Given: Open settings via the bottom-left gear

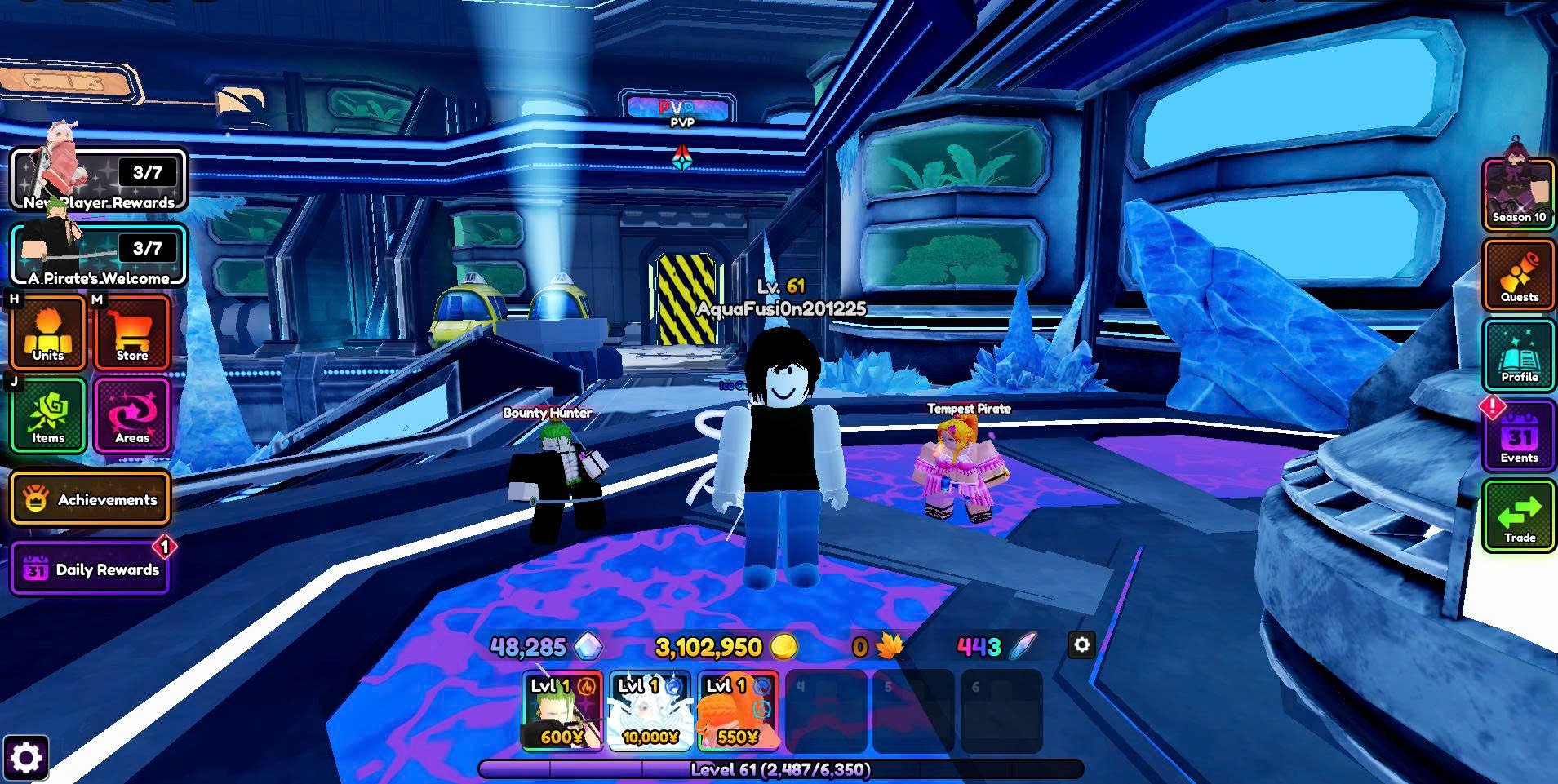Looking at the screenshot, I should pos(25,759).
